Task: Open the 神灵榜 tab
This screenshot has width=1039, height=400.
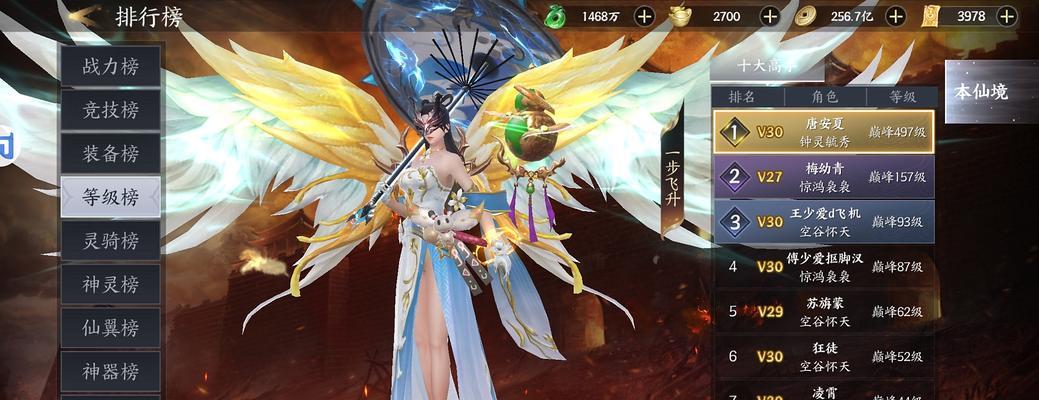Action: pyautogui.click(x=110, y=284)
